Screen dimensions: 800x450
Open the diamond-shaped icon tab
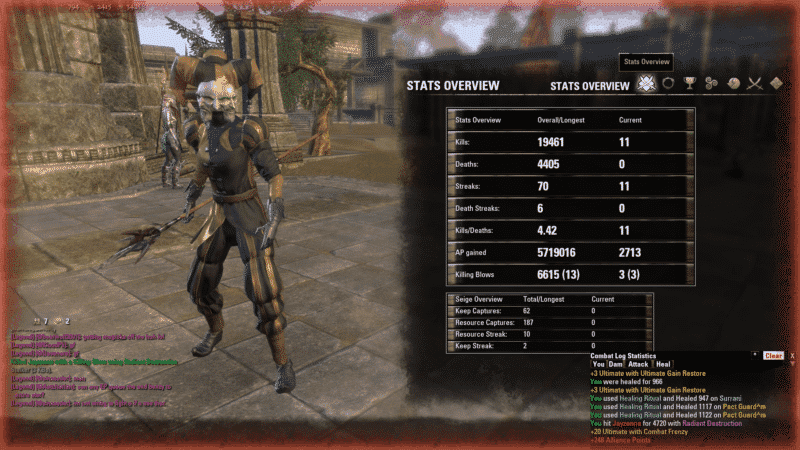coord(777,85)
